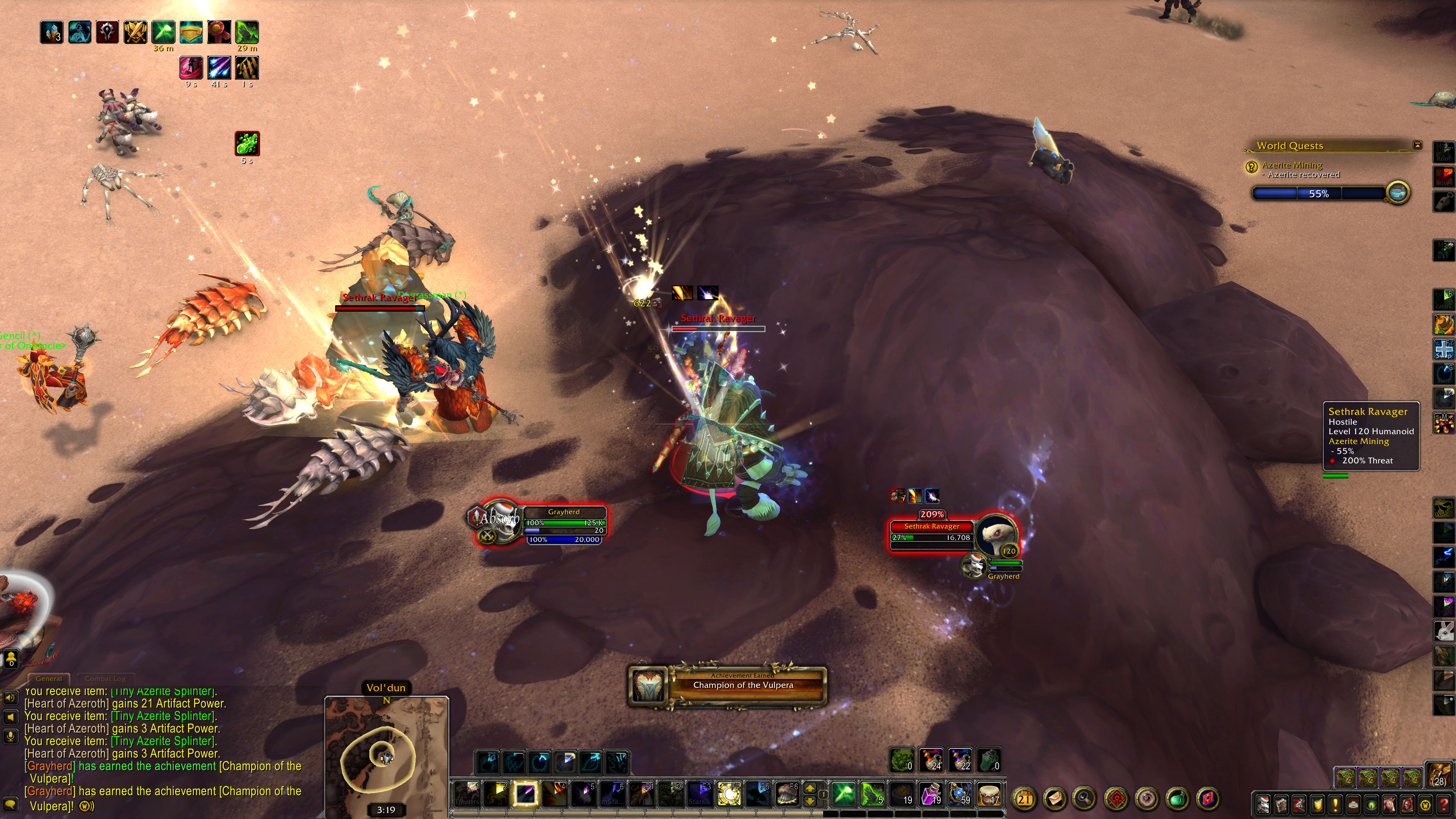Click the magnifying glass round button
1456x819 pixels.
[x=1084, y=799]
